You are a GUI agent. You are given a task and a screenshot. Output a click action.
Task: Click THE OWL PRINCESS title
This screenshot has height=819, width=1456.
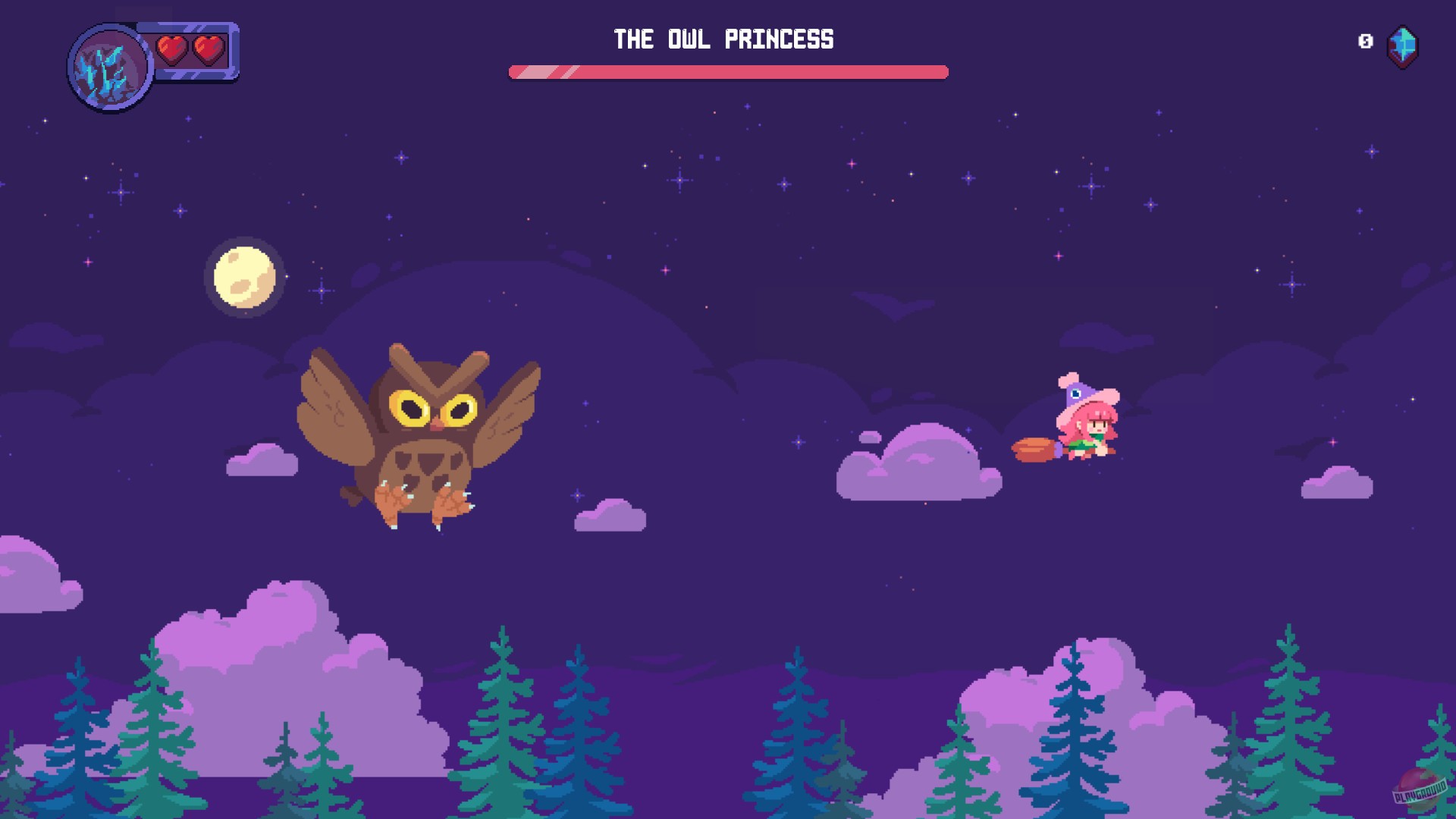(724, 40)
